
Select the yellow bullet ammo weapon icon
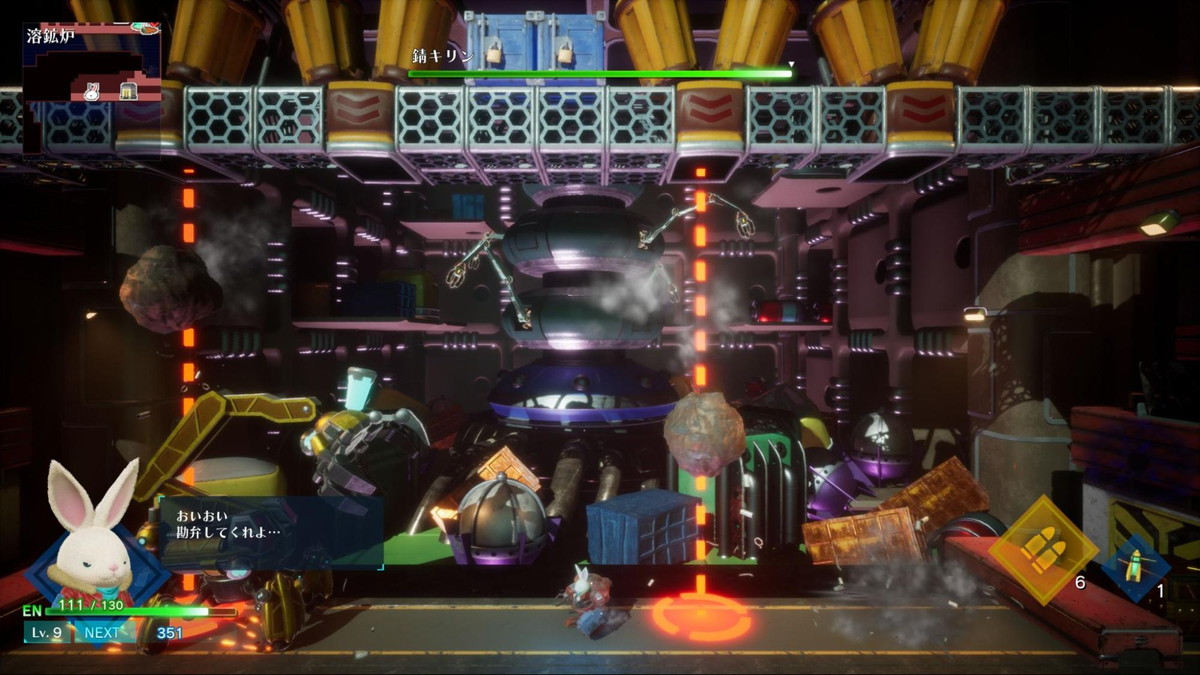[1042, 549]
